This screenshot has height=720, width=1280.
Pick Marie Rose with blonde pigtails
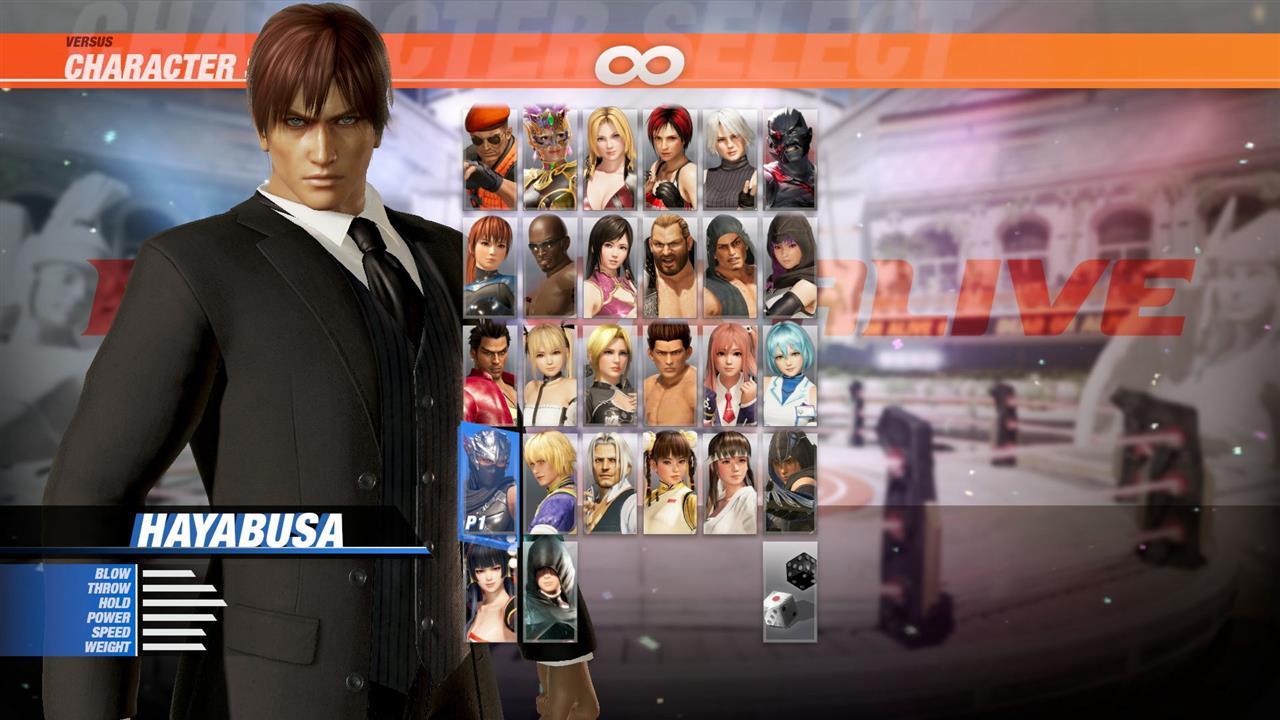(x=547, y=375)
